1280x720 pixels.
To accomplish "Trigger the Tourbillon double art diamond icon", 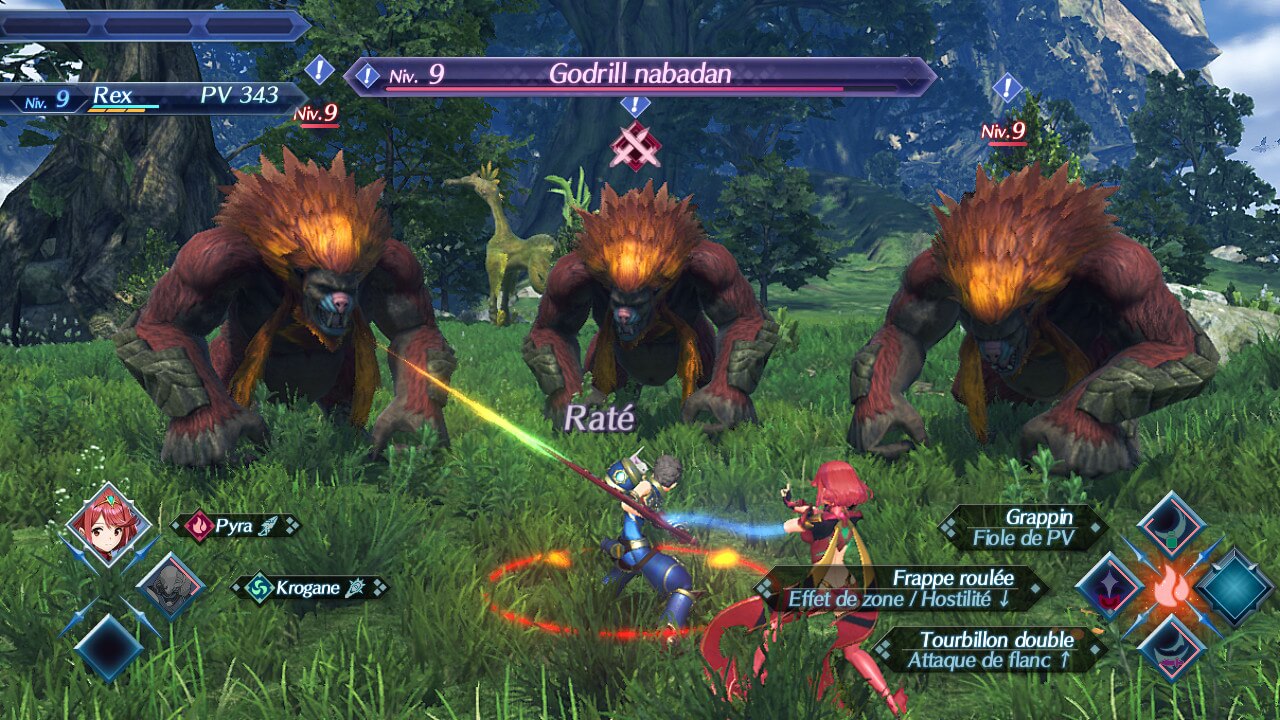I will pos(1172,648).
